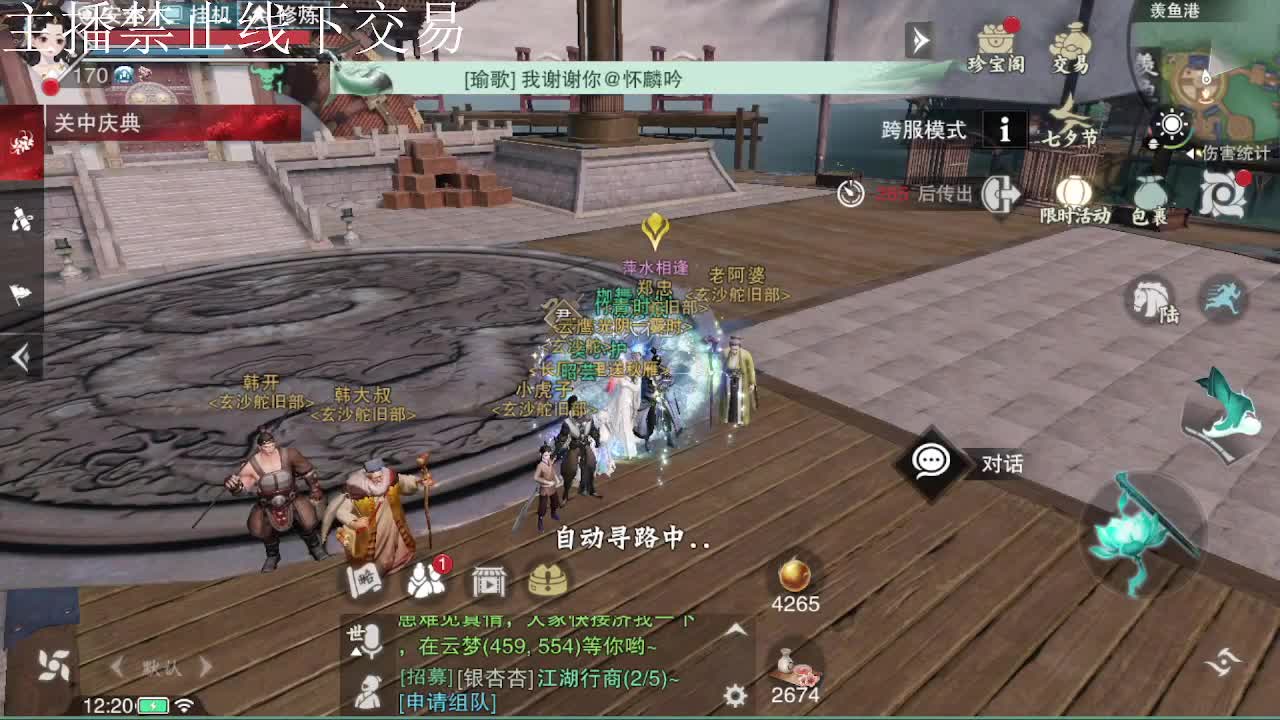
Task: Open the 对话 dialogue speech bubble
Action: 930,462
